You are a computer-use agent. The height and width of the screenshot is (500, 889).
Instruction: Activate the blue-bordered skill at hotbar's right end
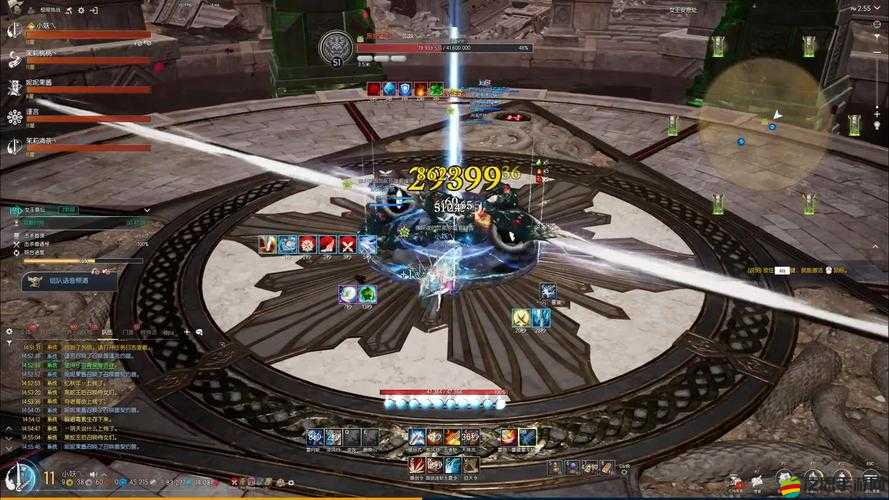click(527, 437)
